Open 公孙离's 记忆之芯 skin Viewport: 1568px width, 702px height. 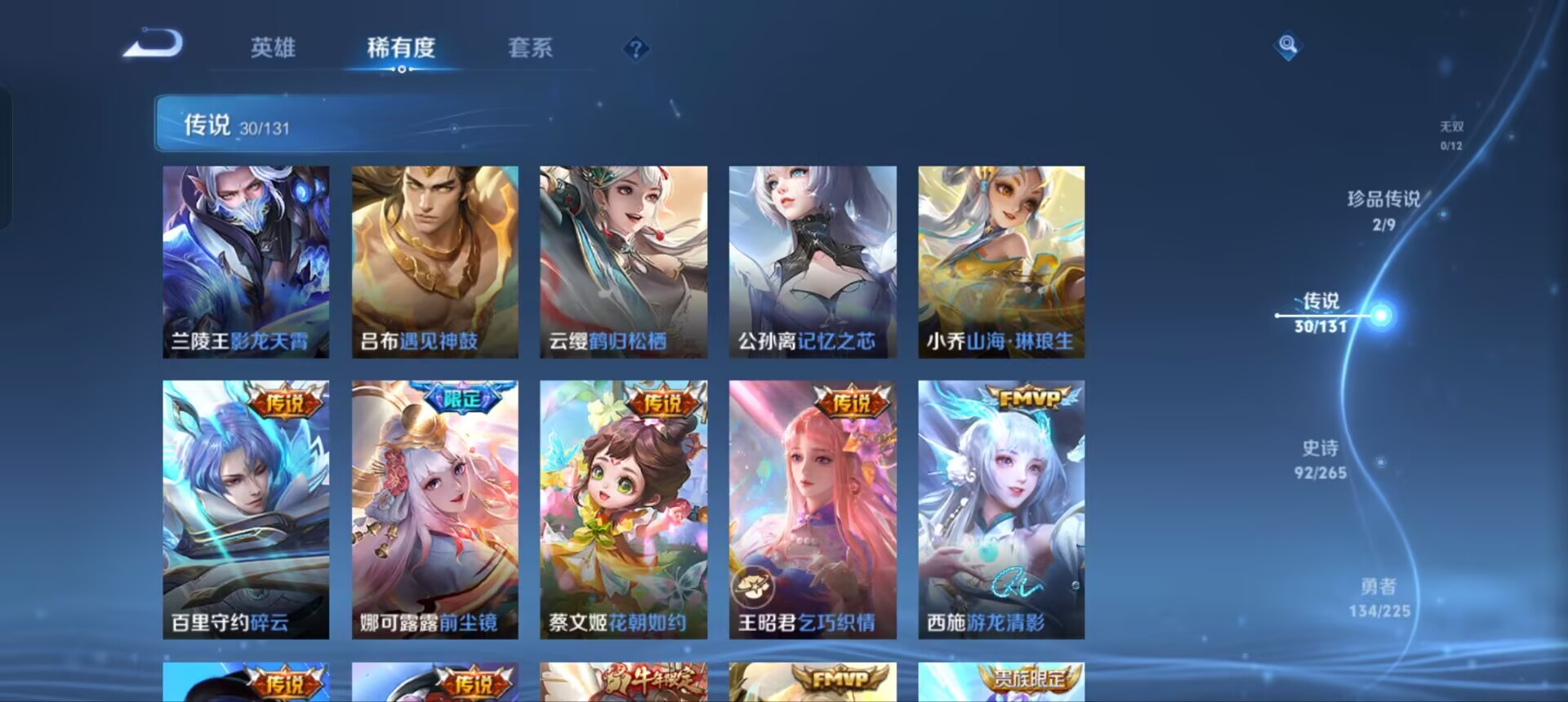pyautogui.click(x=812, y=261)
